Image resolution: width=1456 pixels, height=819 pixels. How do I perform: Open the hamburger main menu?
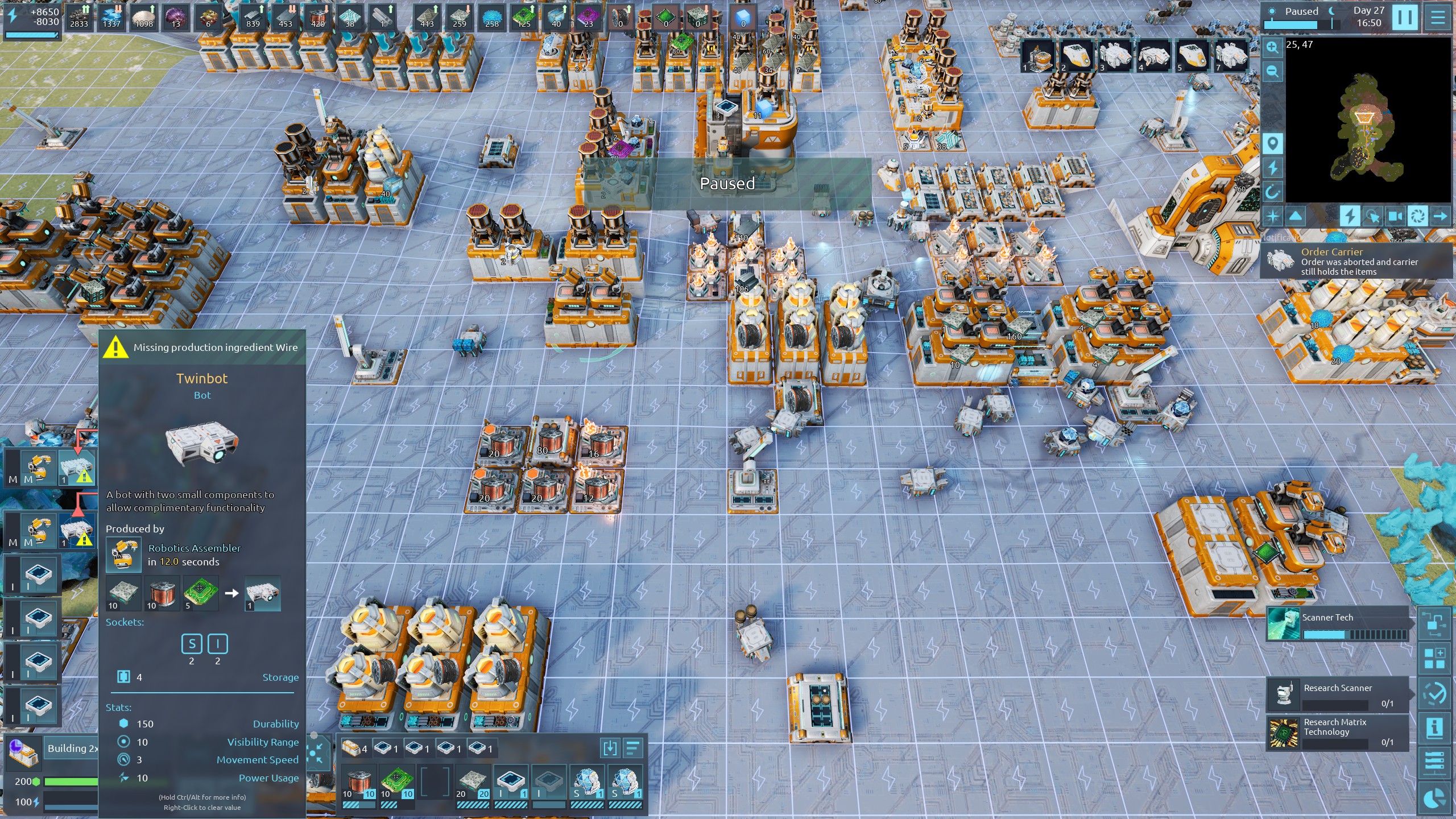(x=1438, y=17)
